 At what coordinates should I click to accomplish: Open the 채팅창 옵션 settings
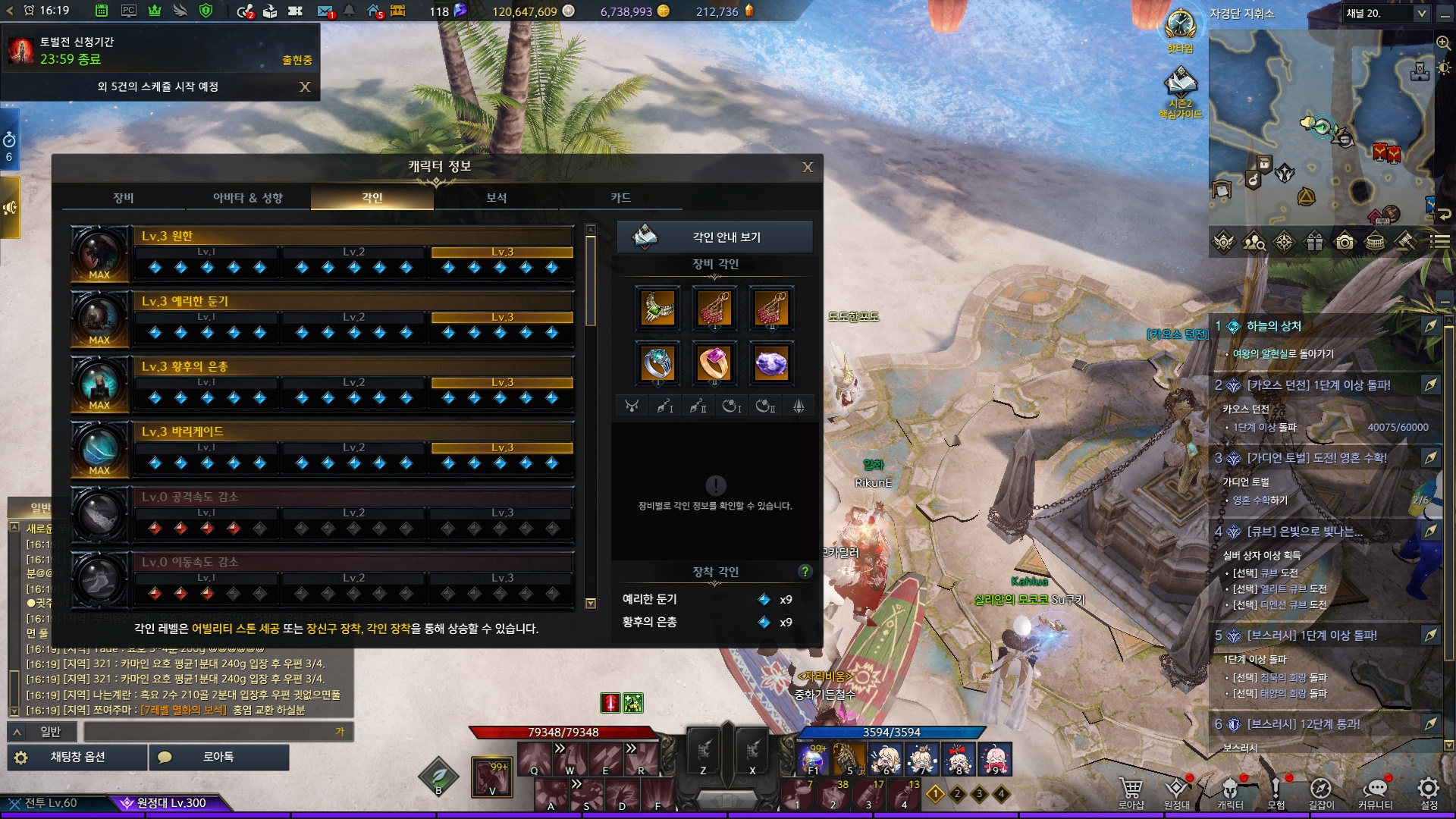[77, 757]
